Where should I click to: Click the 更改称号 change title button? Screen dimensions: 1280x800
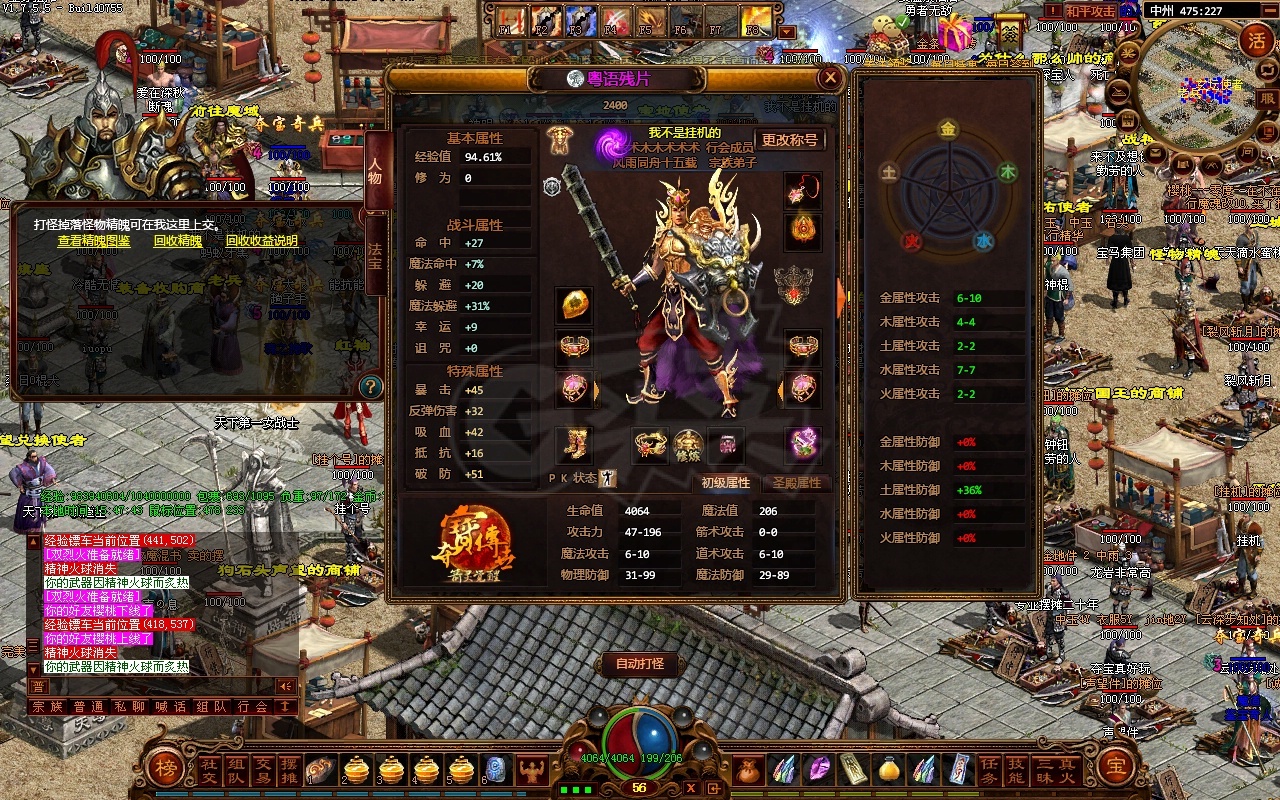click(x=790, y=141)
